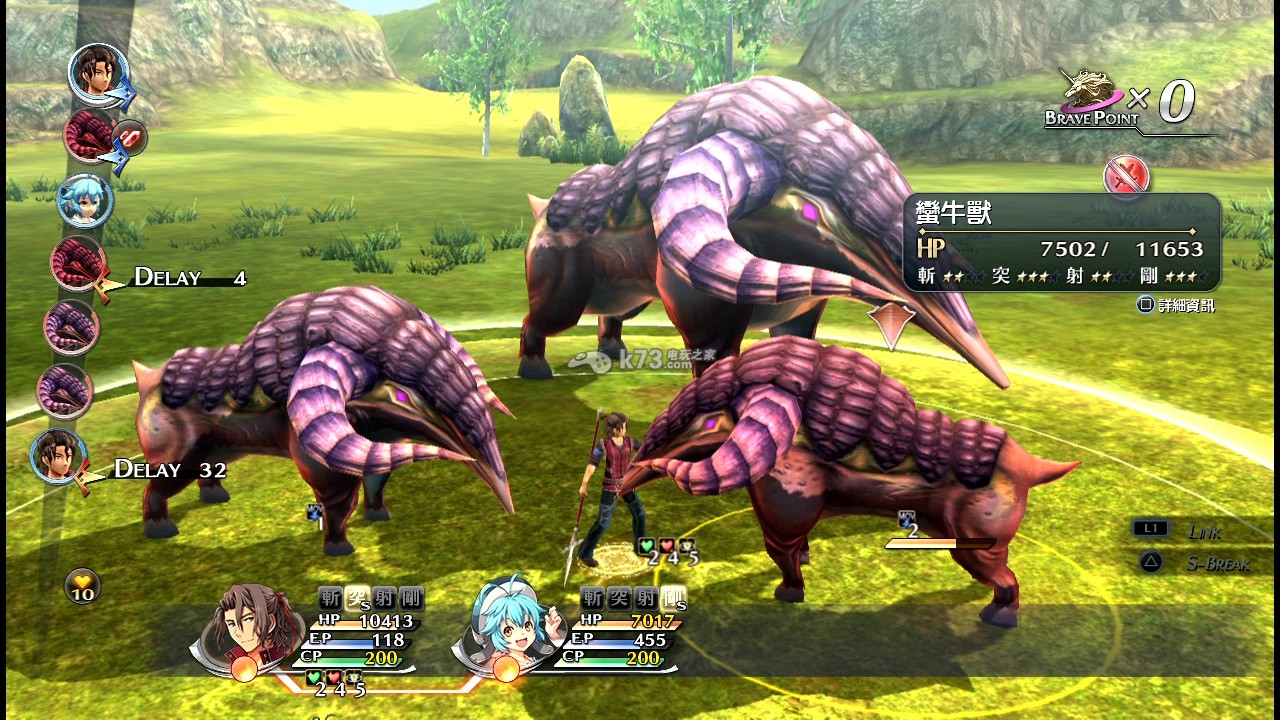Click the turn order portrait marked Delay 32
Screen dimensions: 1280x720
pos(58,457)
